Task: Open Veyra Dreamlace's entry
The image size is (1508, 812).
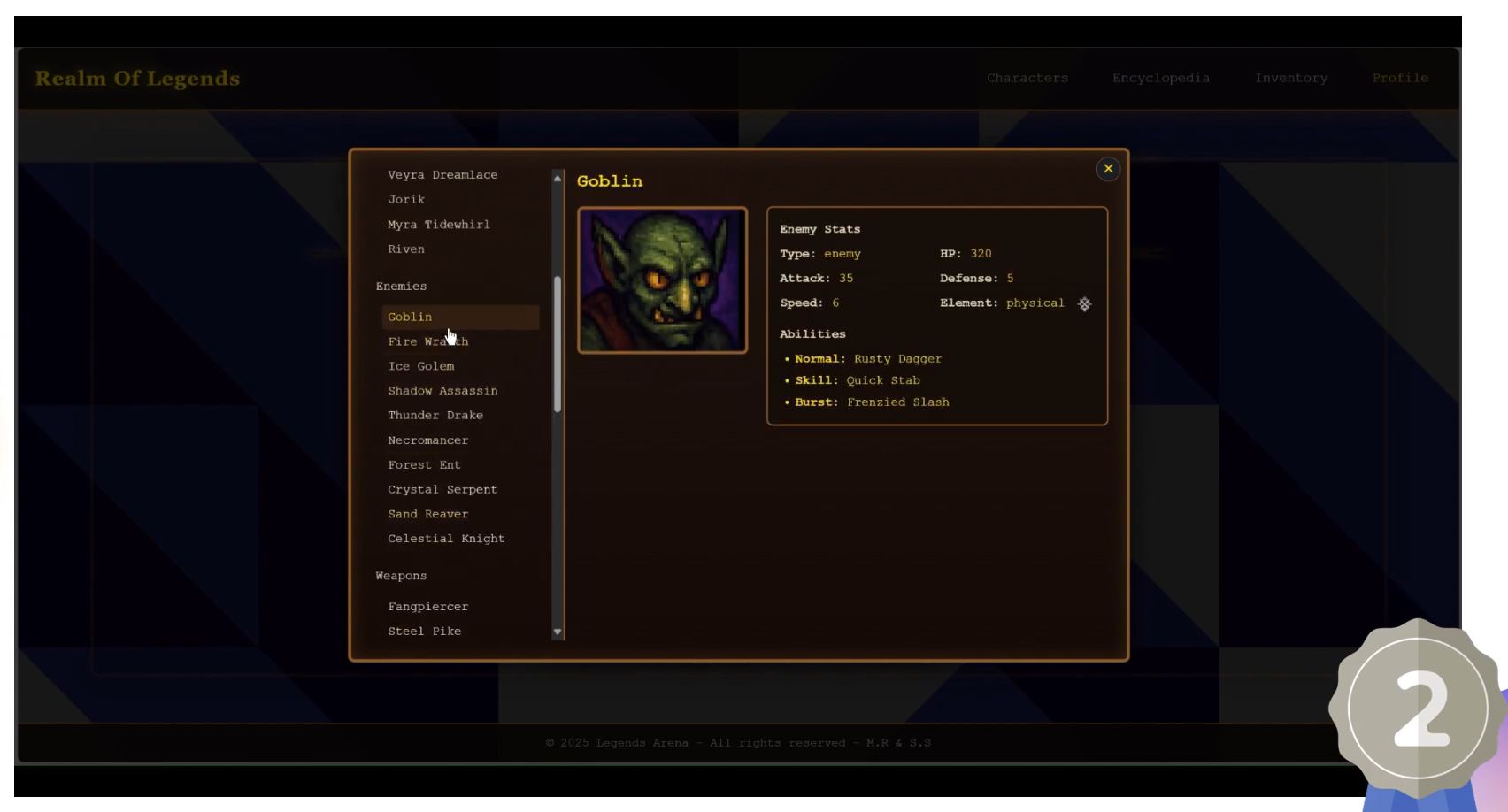Action: (442, 175)
